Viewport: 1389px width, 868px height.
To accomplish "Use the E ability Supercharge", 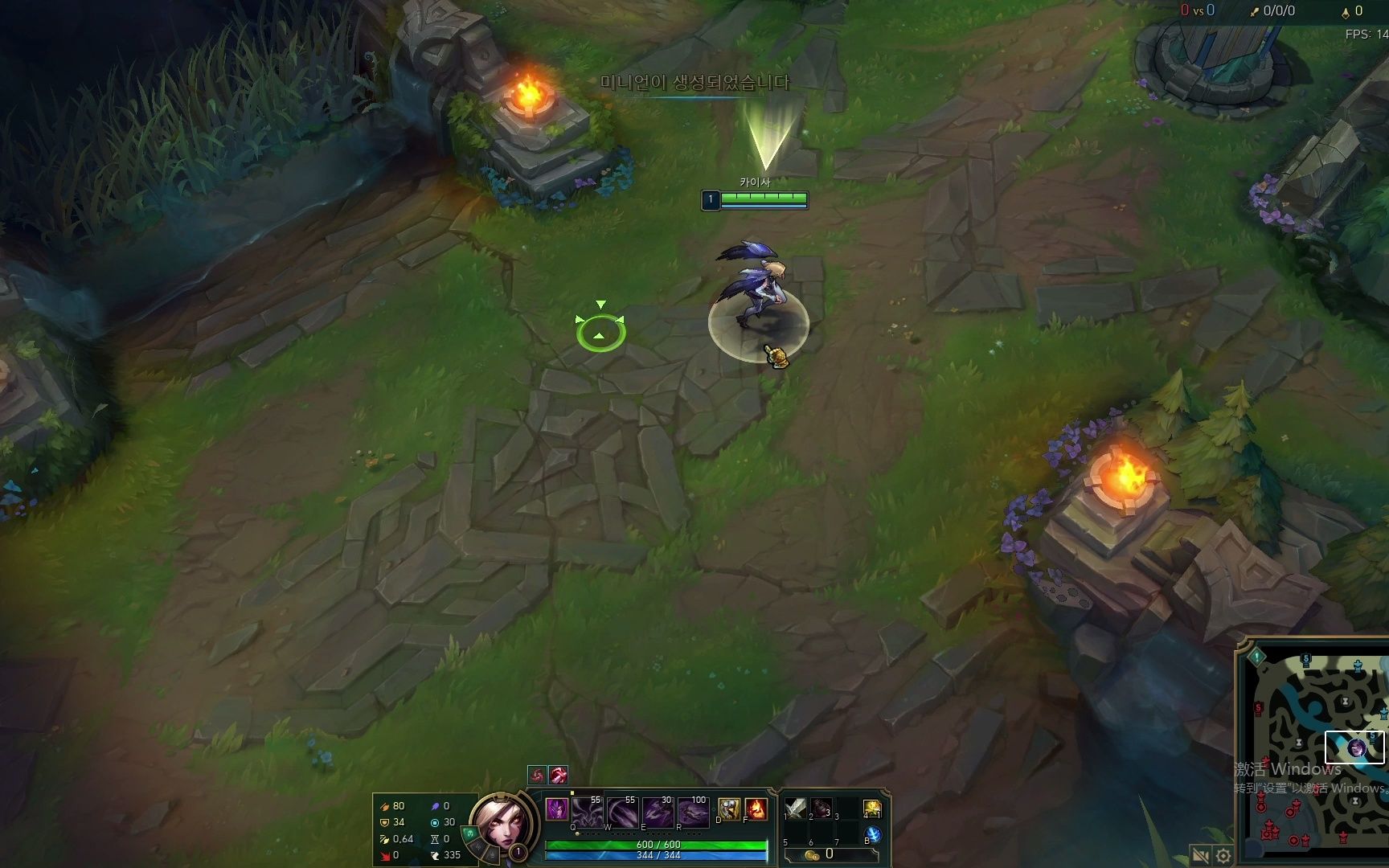I will coord(658,812).
